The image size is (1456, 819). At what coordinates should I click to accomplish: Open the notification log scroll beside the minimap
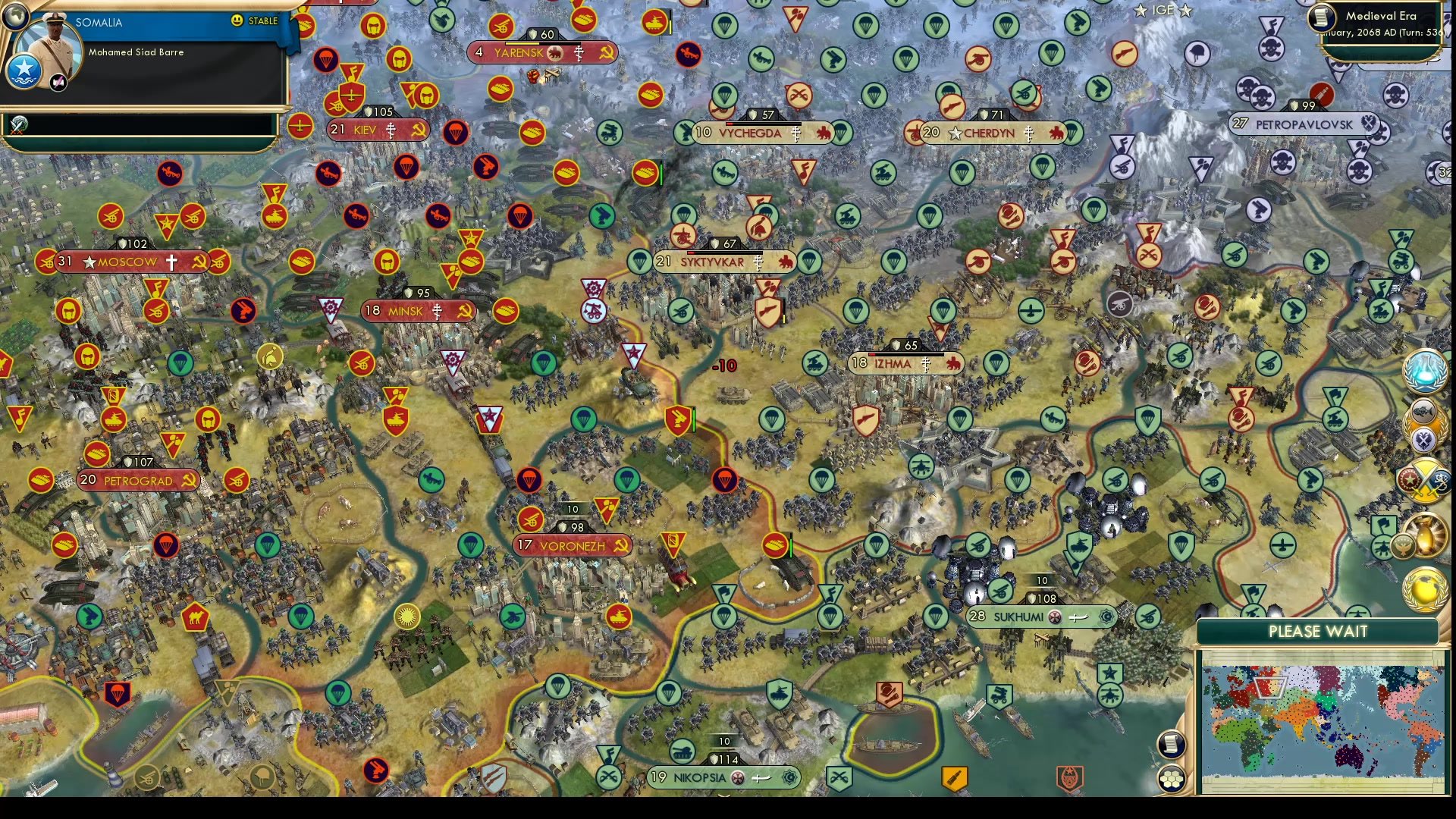pos(1171,745)
